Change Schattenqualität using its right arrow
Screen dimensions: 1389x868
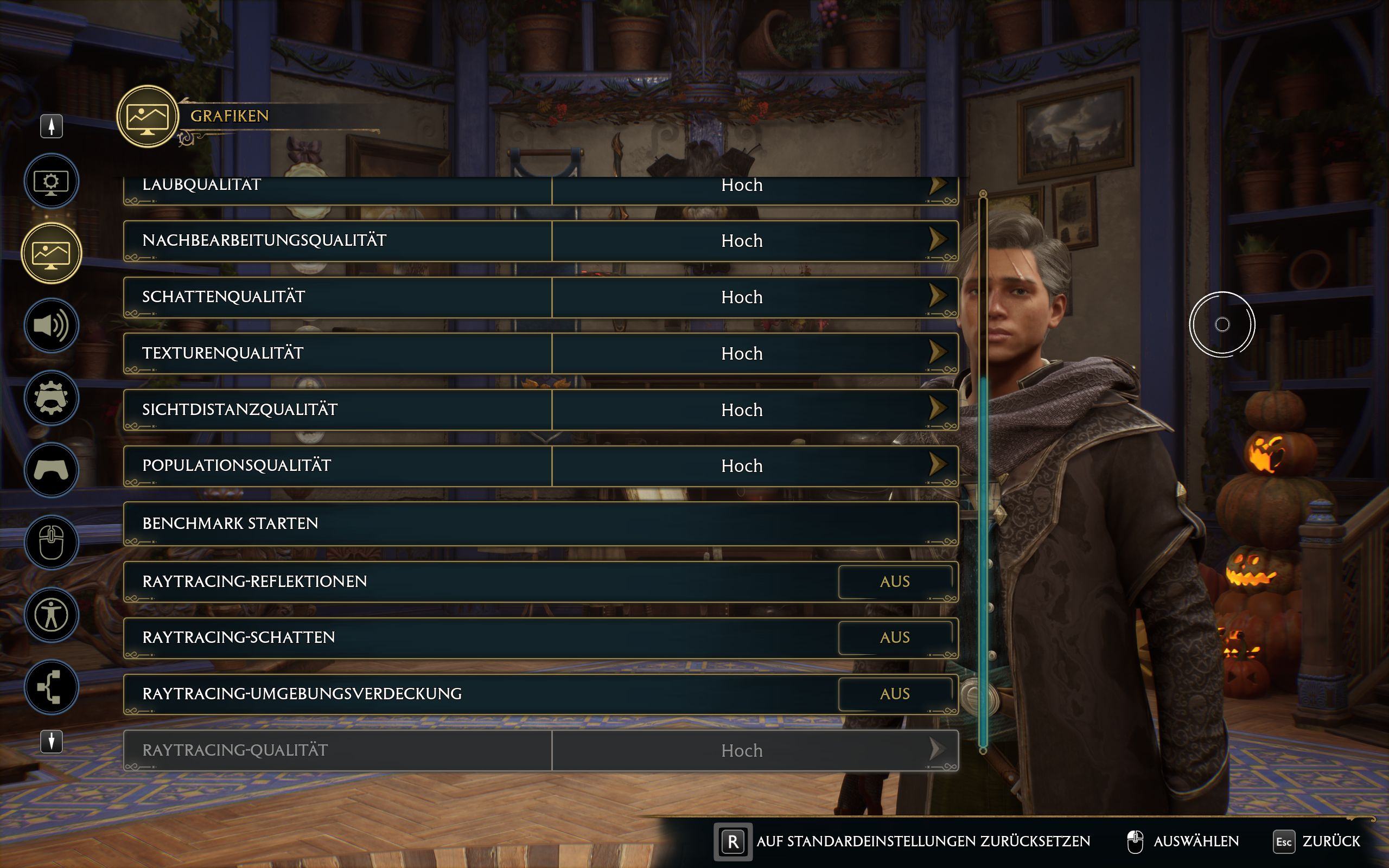point(936,296)
